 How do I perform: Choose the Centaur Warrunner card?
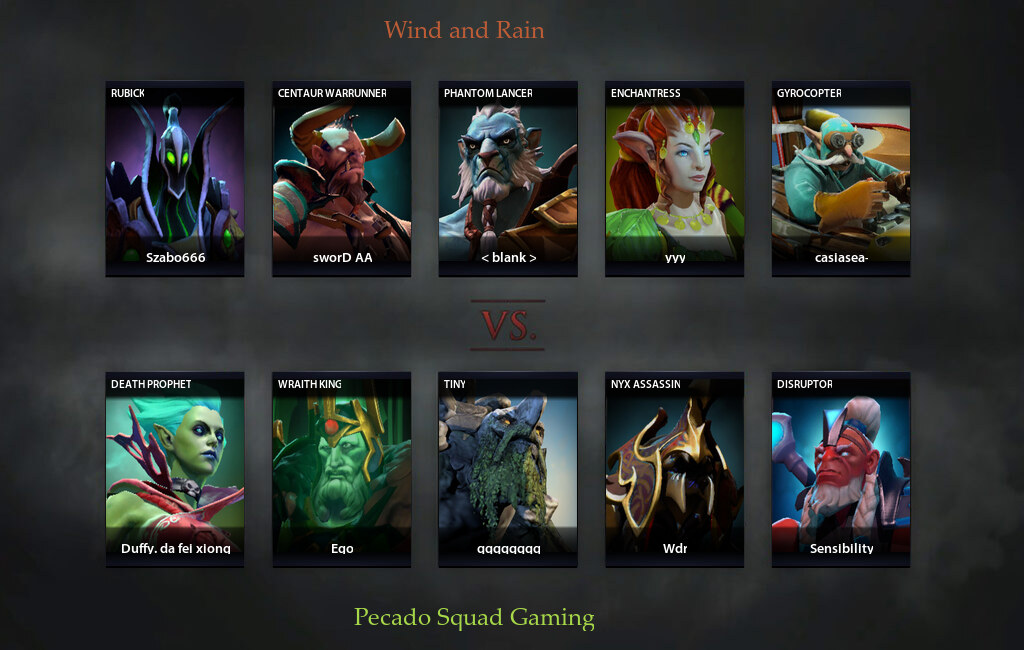coord(341,178)
